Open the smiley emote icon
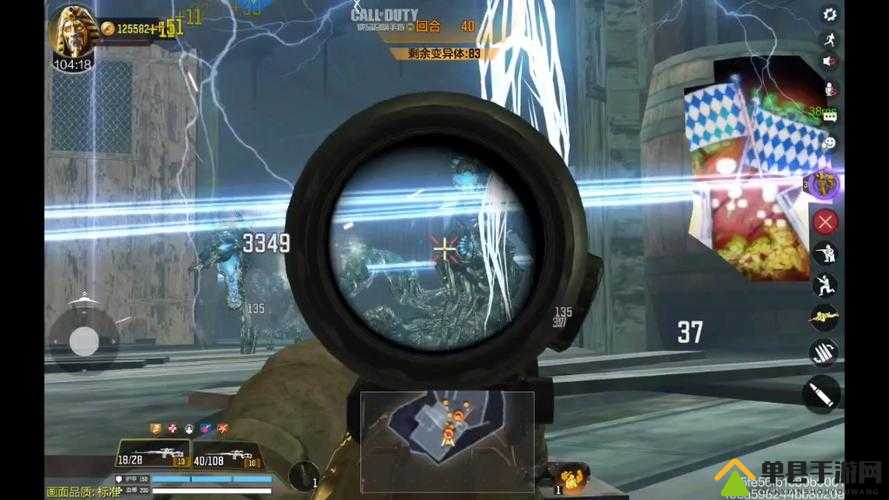 click(x=829, y=143)
